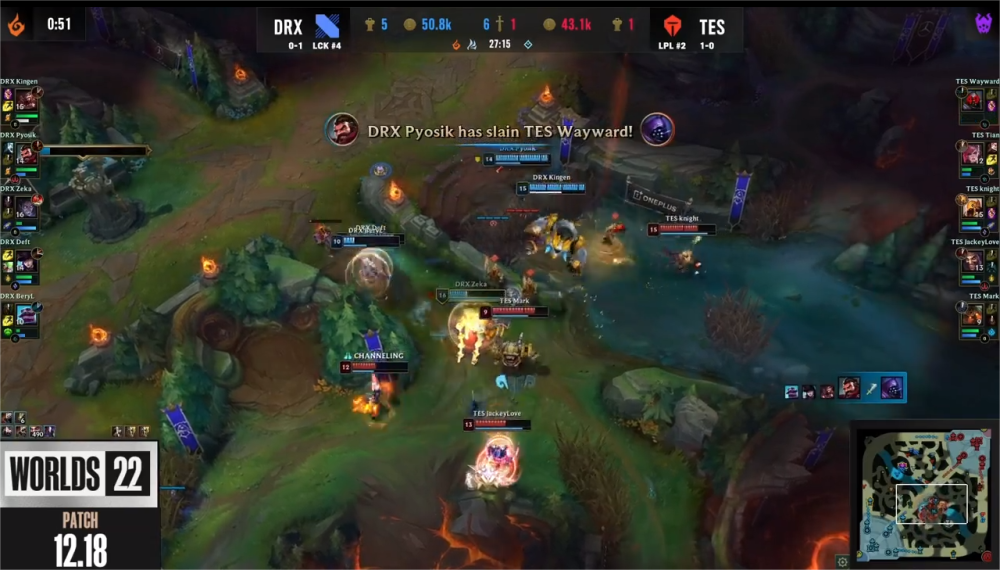Click the purple channel logo in top corner
The height and width of the screenshot is (570, 1000).
(x=984, y=24)
